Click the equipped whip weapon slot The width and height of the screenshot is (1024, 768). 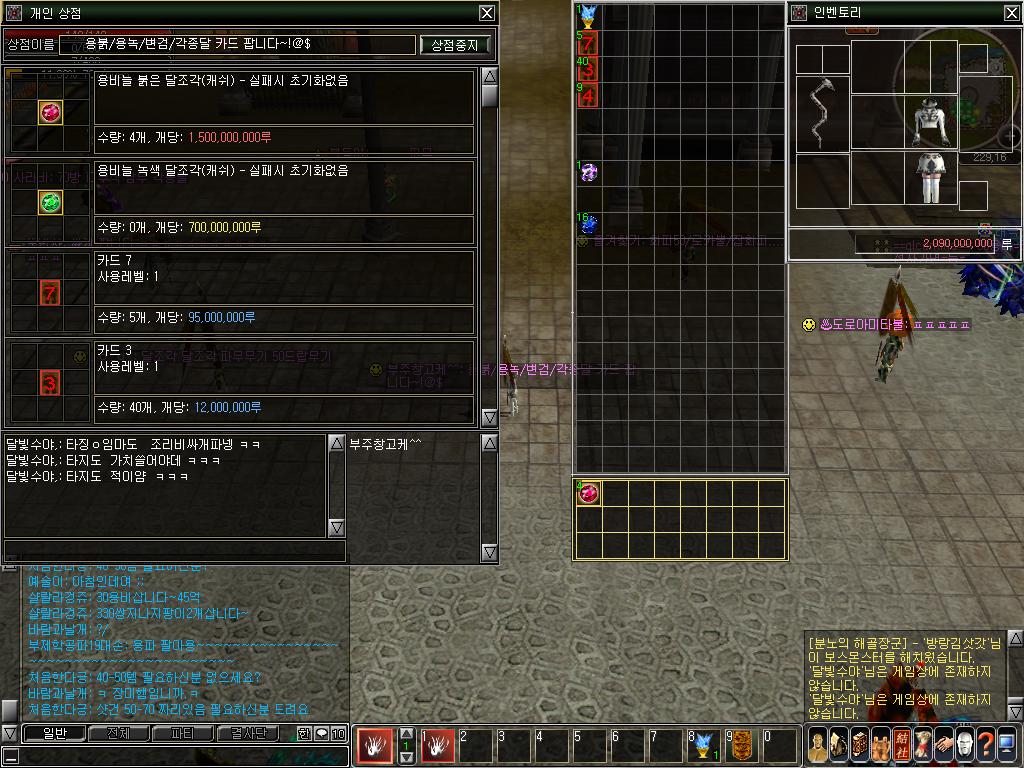822,112
